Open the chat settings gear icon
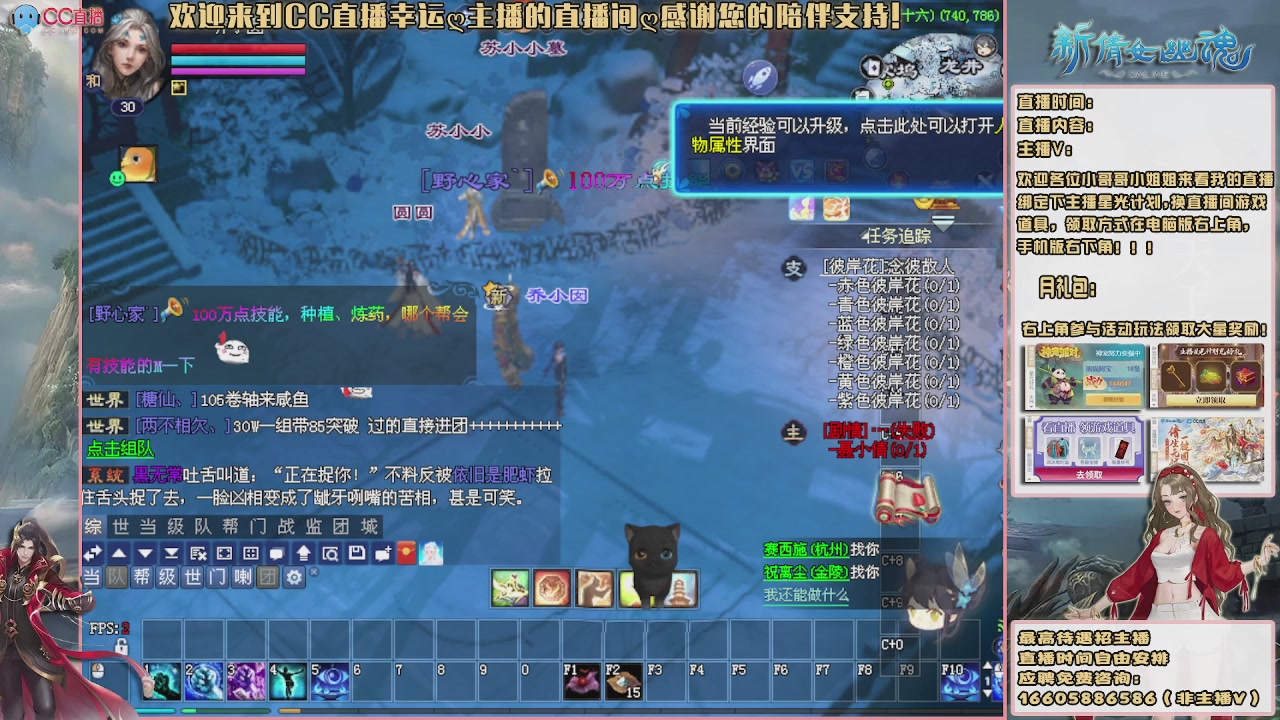1280x720 pixels. click(x=294, y=576)
